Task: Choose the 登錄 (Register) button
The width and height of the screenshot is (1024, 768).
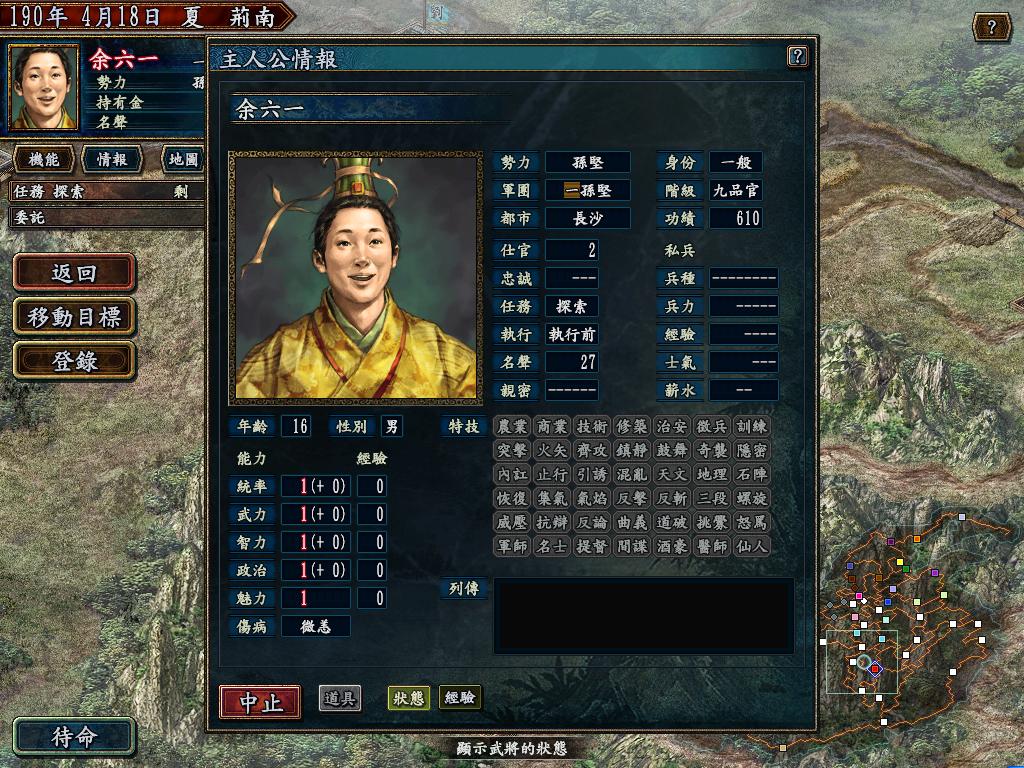Action: [x=74, y=361]
